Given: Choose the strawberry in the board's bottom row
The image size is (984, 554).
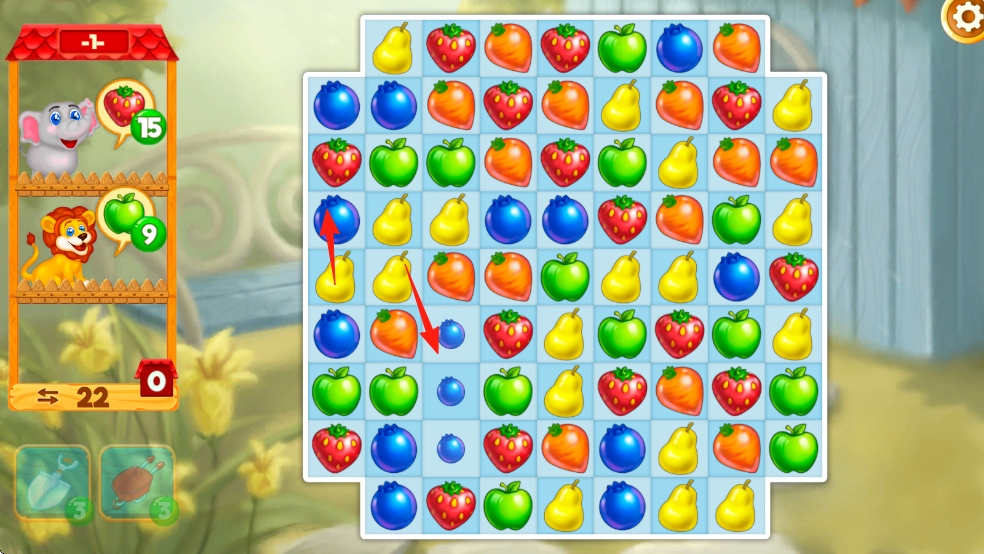Looking at the screenshot, I should [x=451, y=506].
